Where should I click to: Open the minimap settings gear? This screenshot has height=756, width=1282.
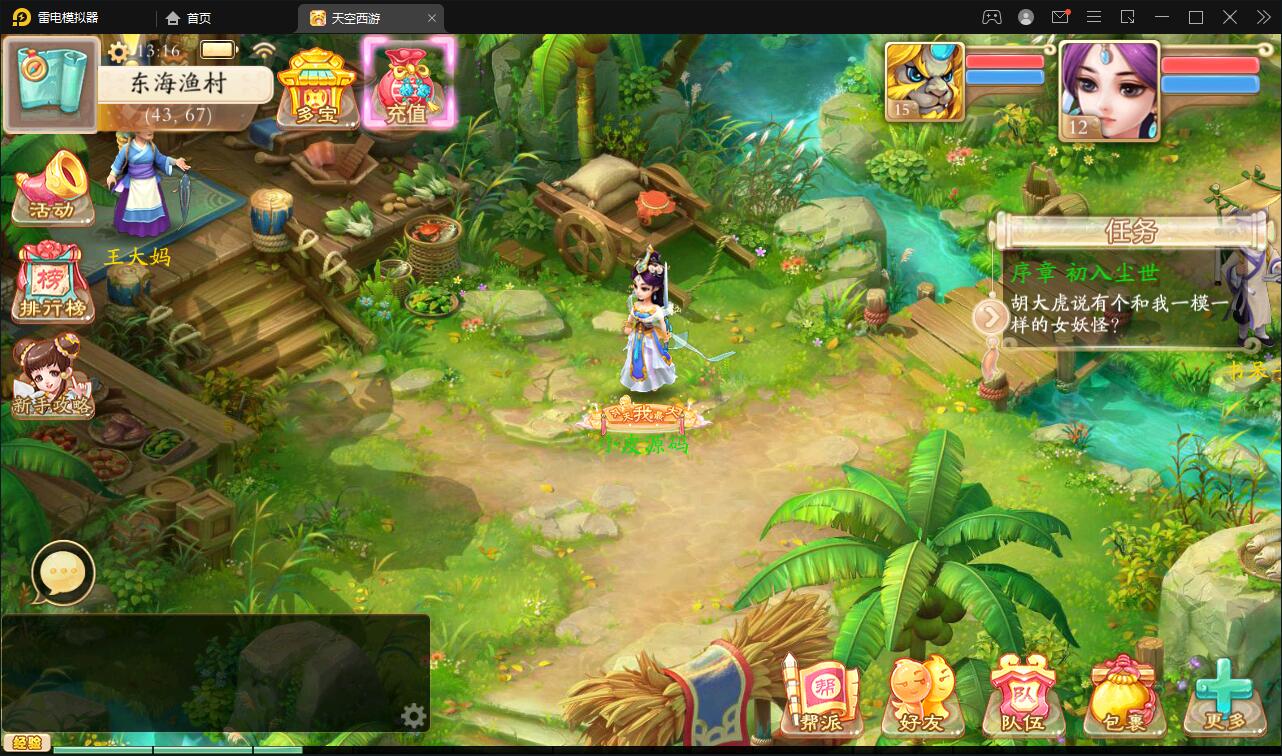click(413, 716)
